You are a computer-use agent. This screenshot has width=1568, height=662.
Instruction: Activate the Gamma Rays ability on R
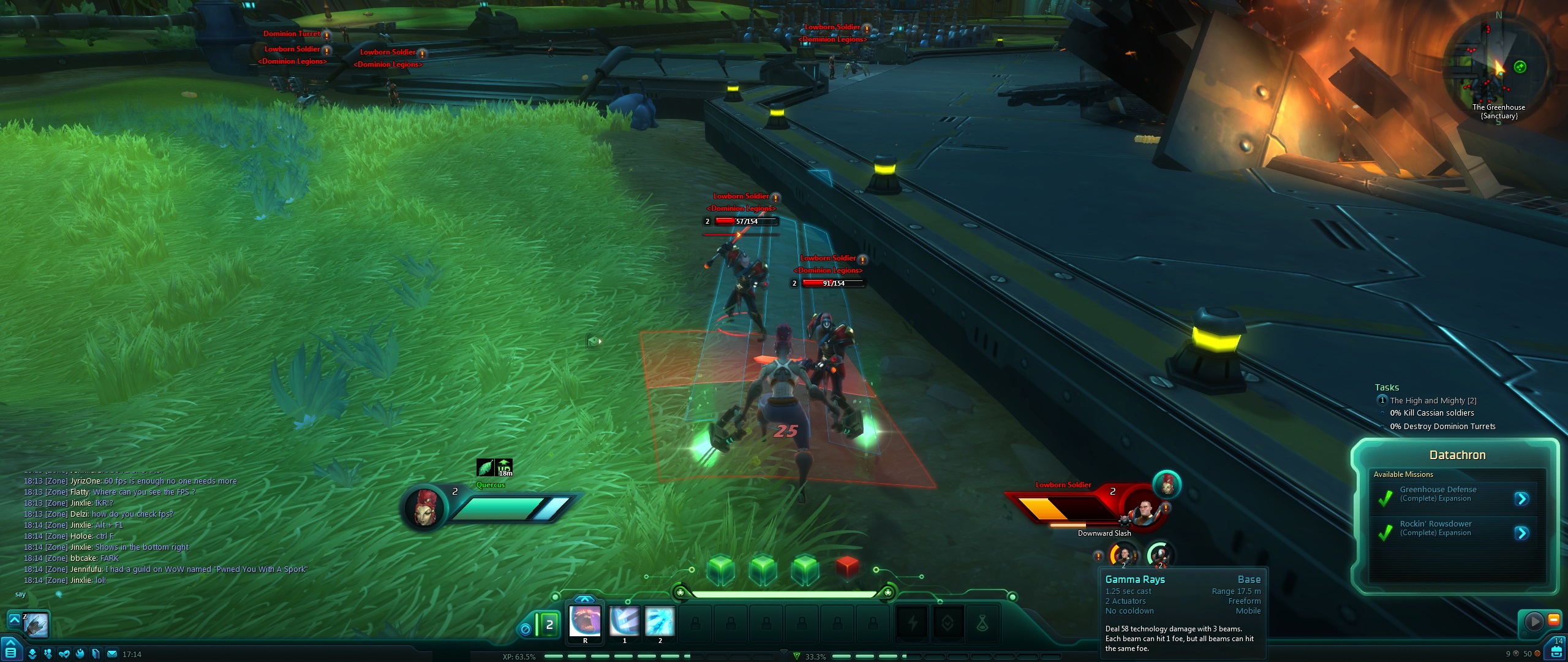click(585, 620)
